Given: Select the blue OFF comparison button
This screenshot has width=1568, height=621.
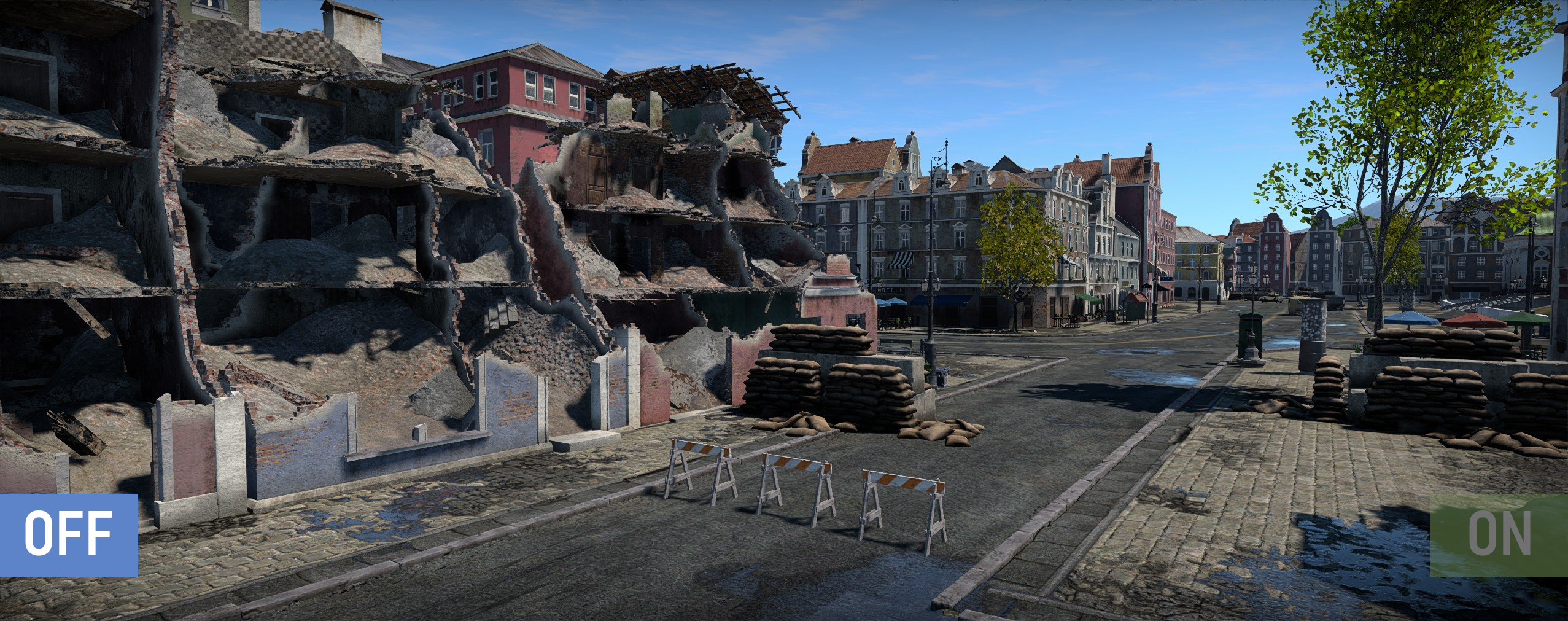Looking at the screenshot, I should [68, 534].
